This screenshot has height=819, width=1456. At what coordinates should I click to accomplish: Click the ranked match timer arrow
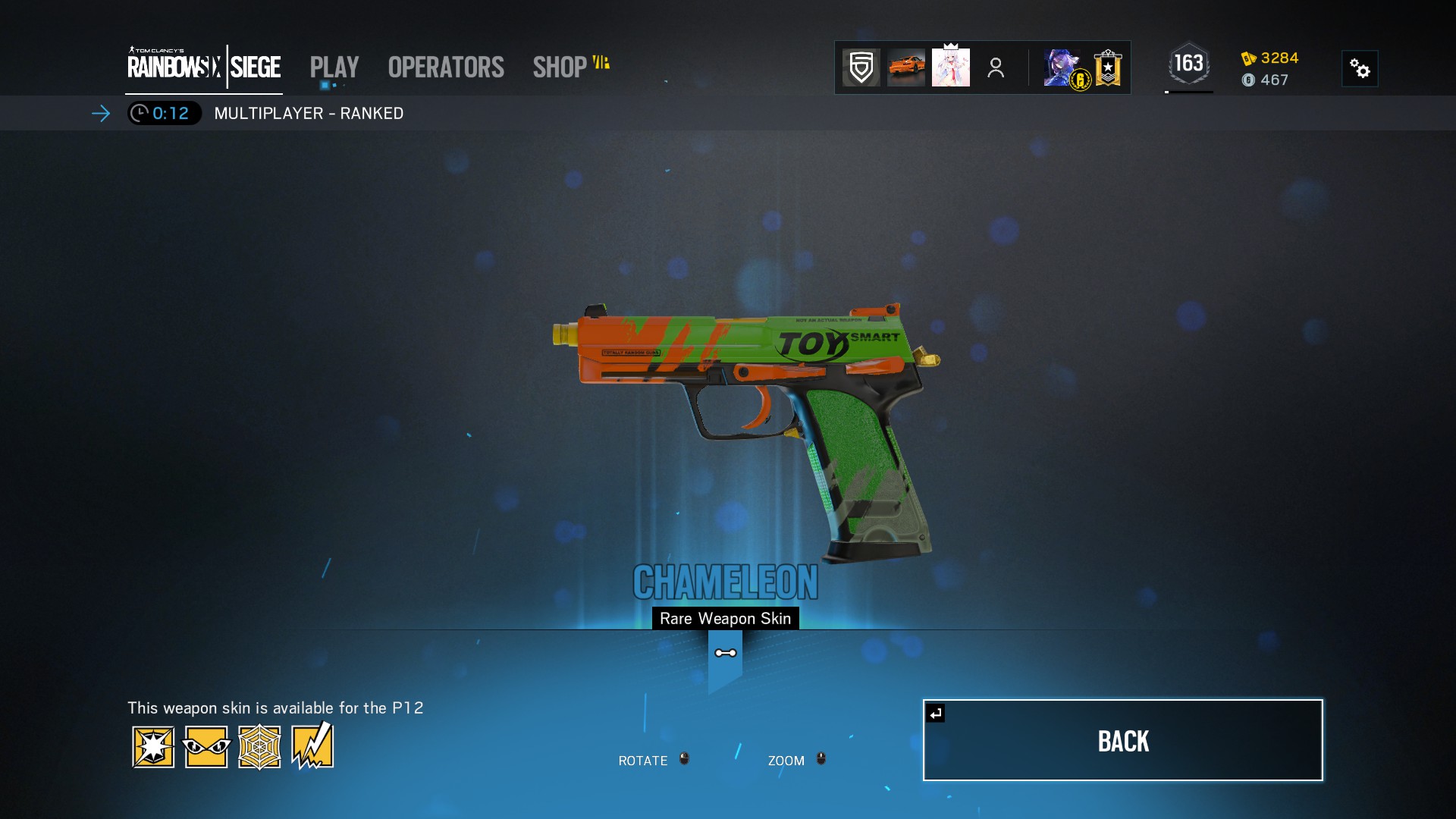pos(101,114)
